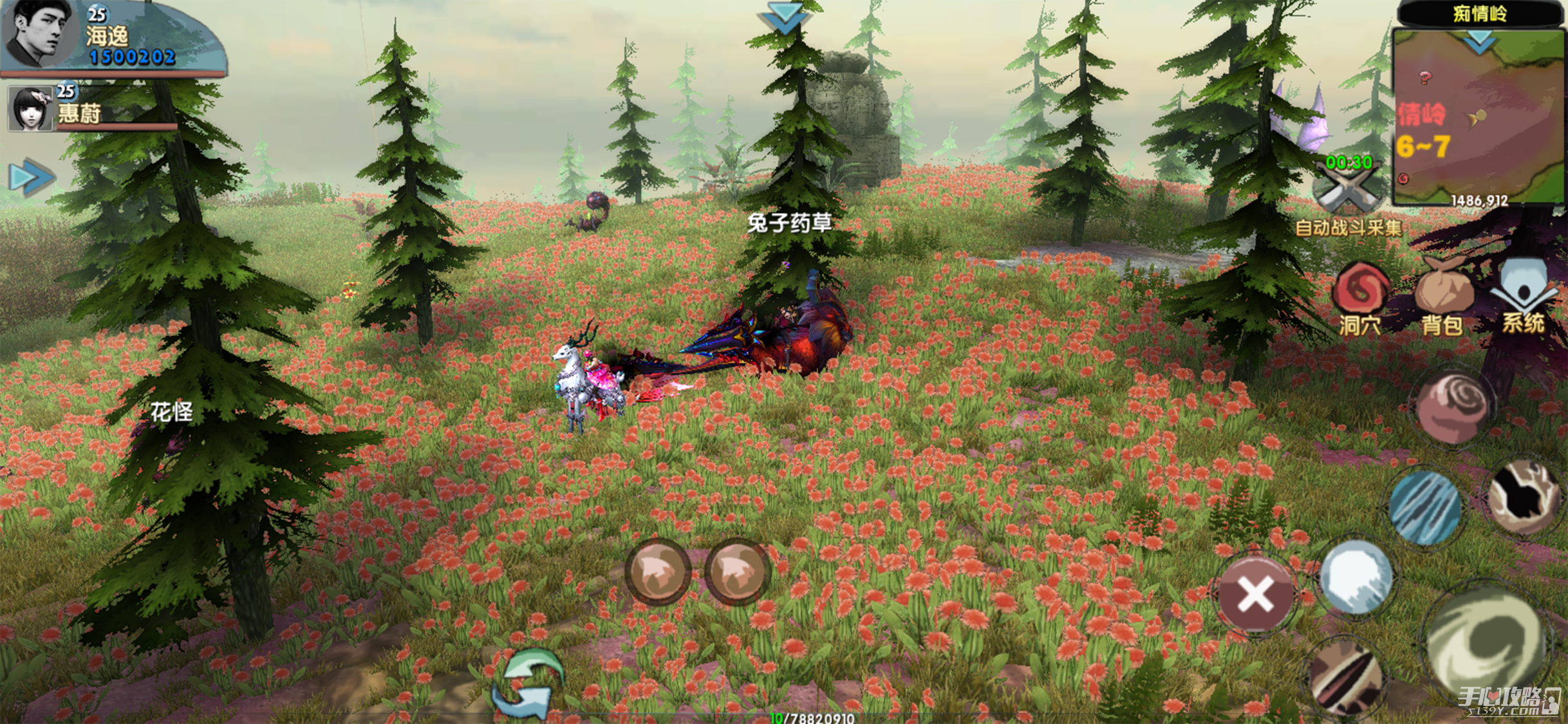Click the blue-green swap arrows icon
This screenshot has width=1568, height=724.
(x=528, y=684)
